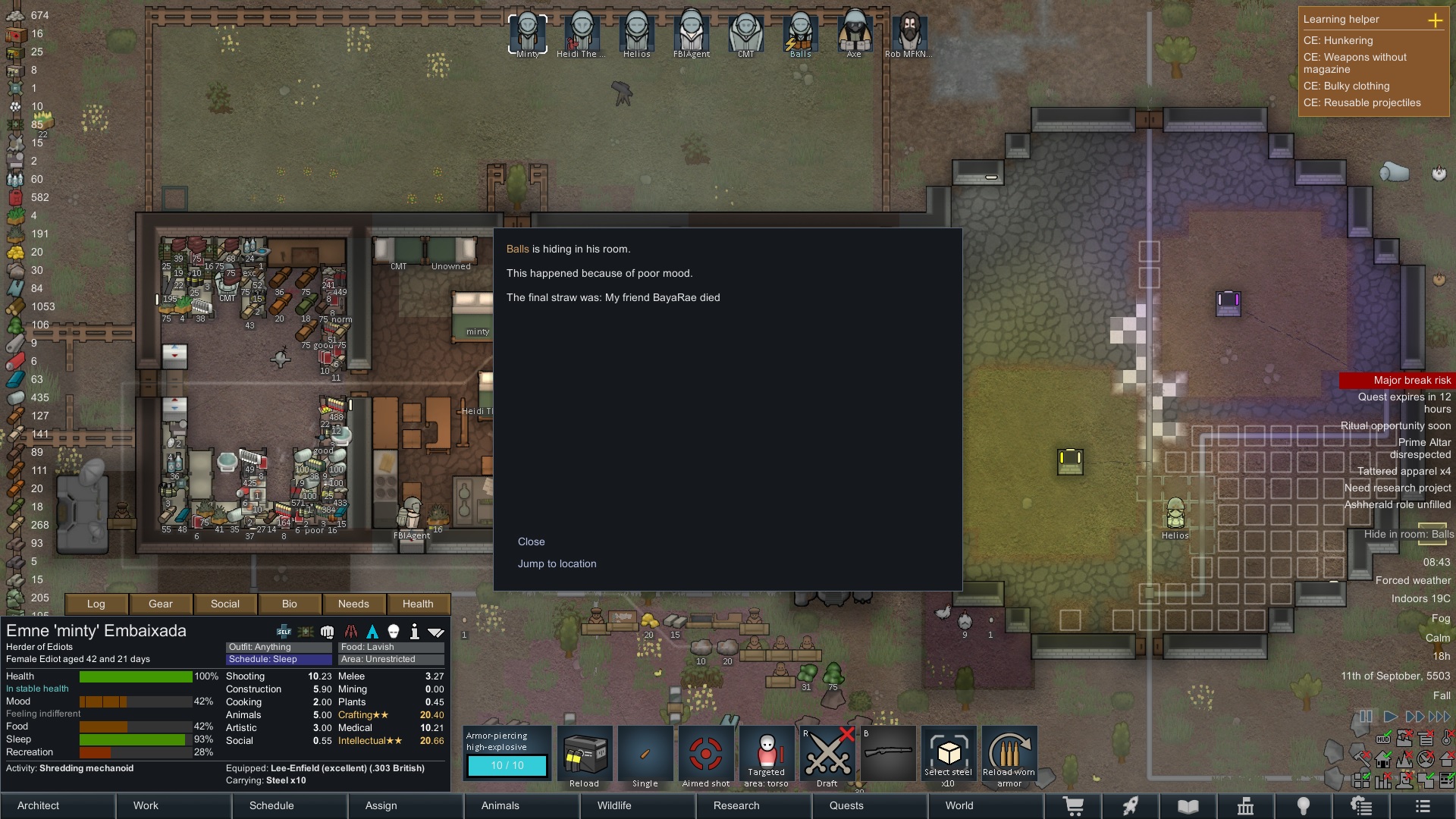The height and width of the screenshot is (819, 1456).
Task: Open the Food: Lavish restriction dropdown
Action: [391, 647]
